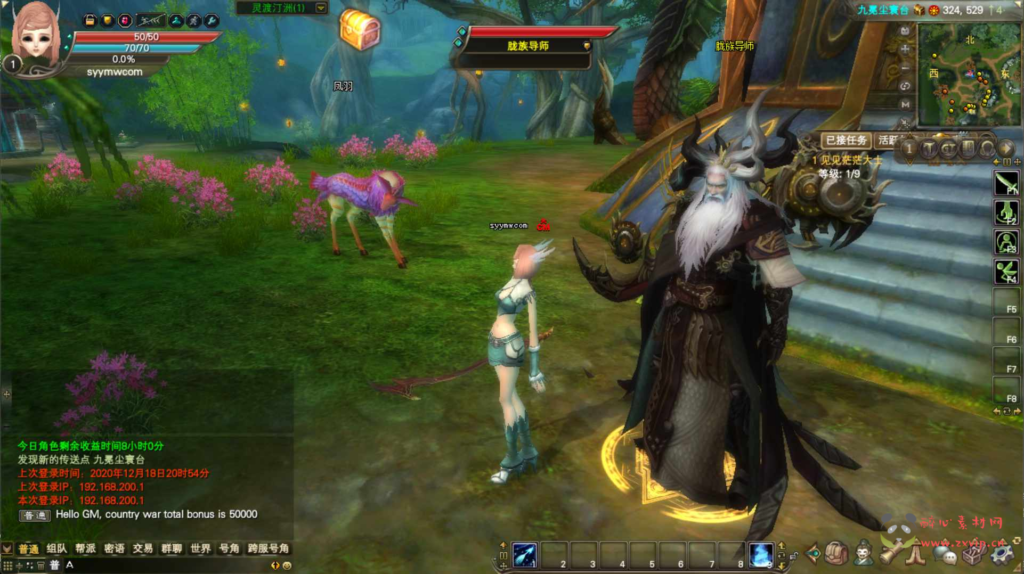Viewport: 1024px width, 574px height.
Task: Click the player character portrait
Action: pos(36,35)
